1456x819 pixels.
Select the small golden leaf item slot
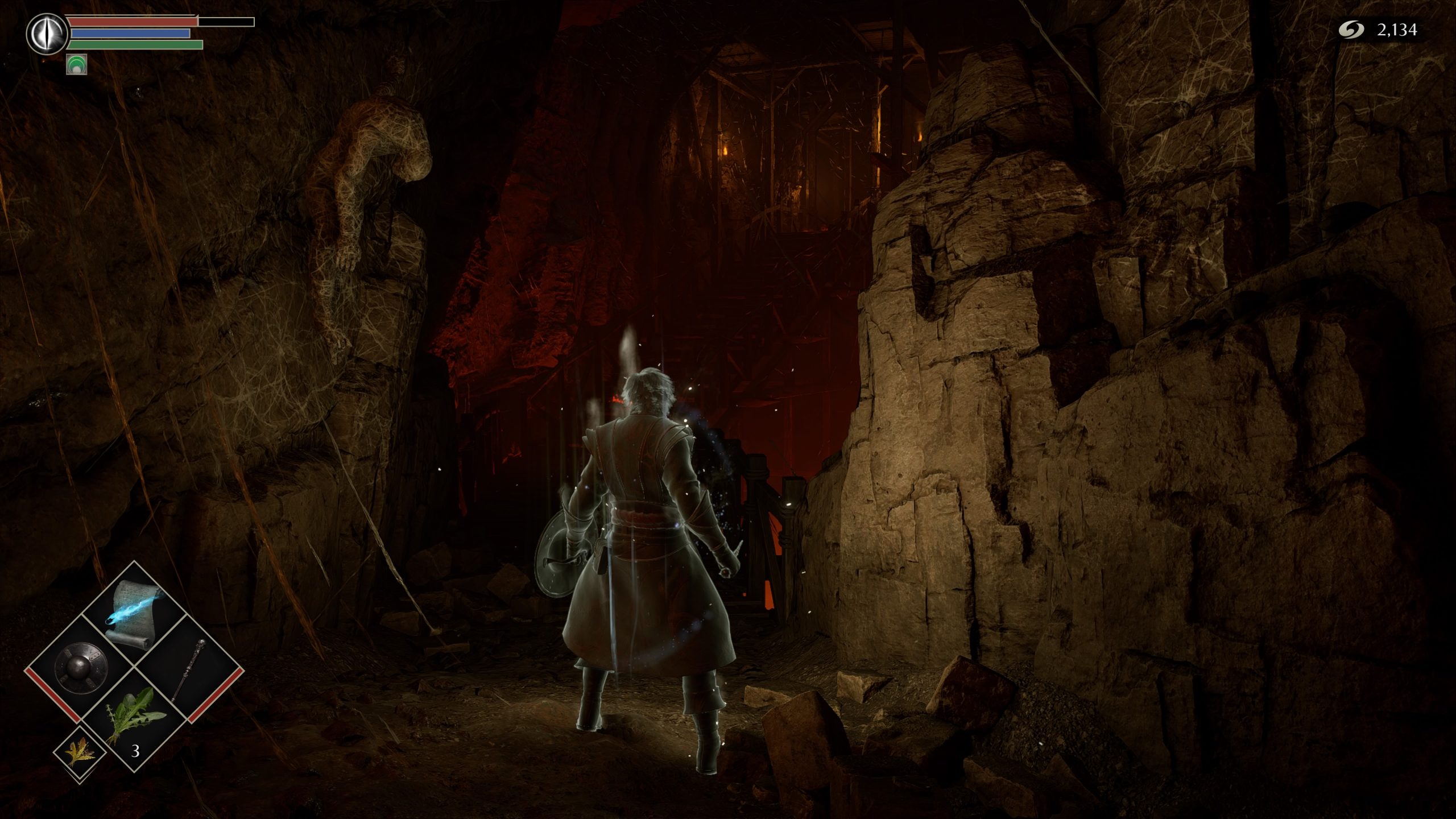[x=79, y=752]
